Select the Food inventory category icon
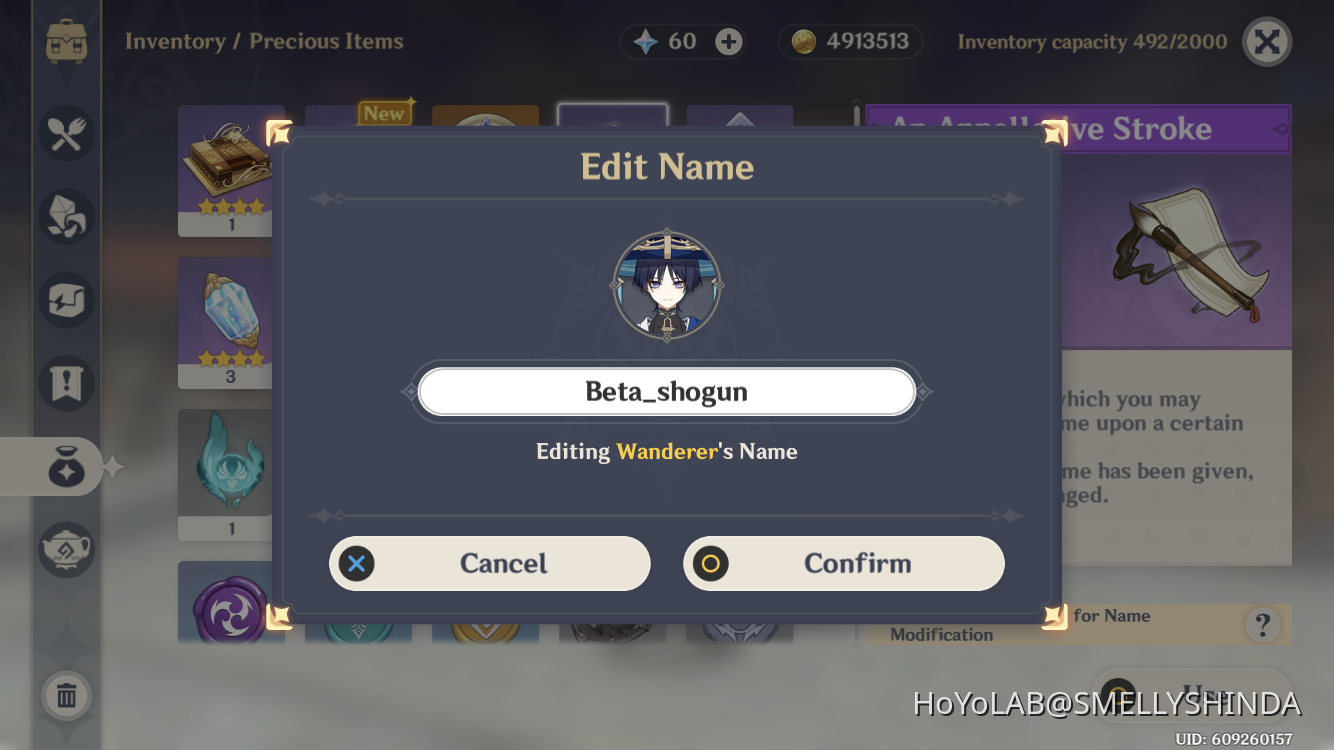1334x750 pixels. [66, 133]
